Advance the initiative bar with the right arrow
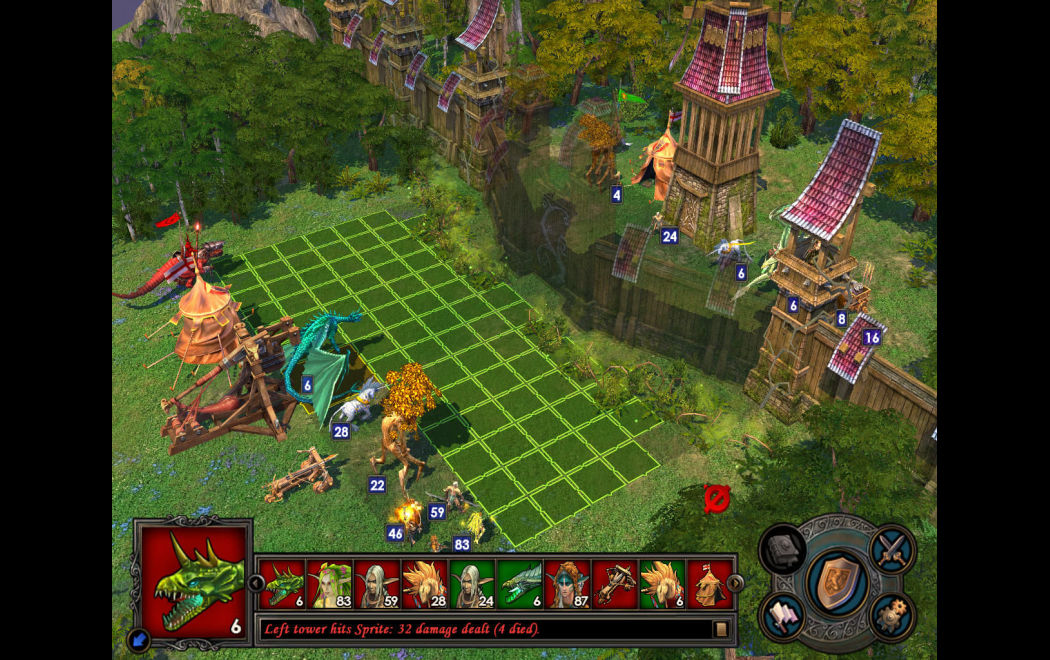This screenshot has width=1050, height=660. coord(736,583)
